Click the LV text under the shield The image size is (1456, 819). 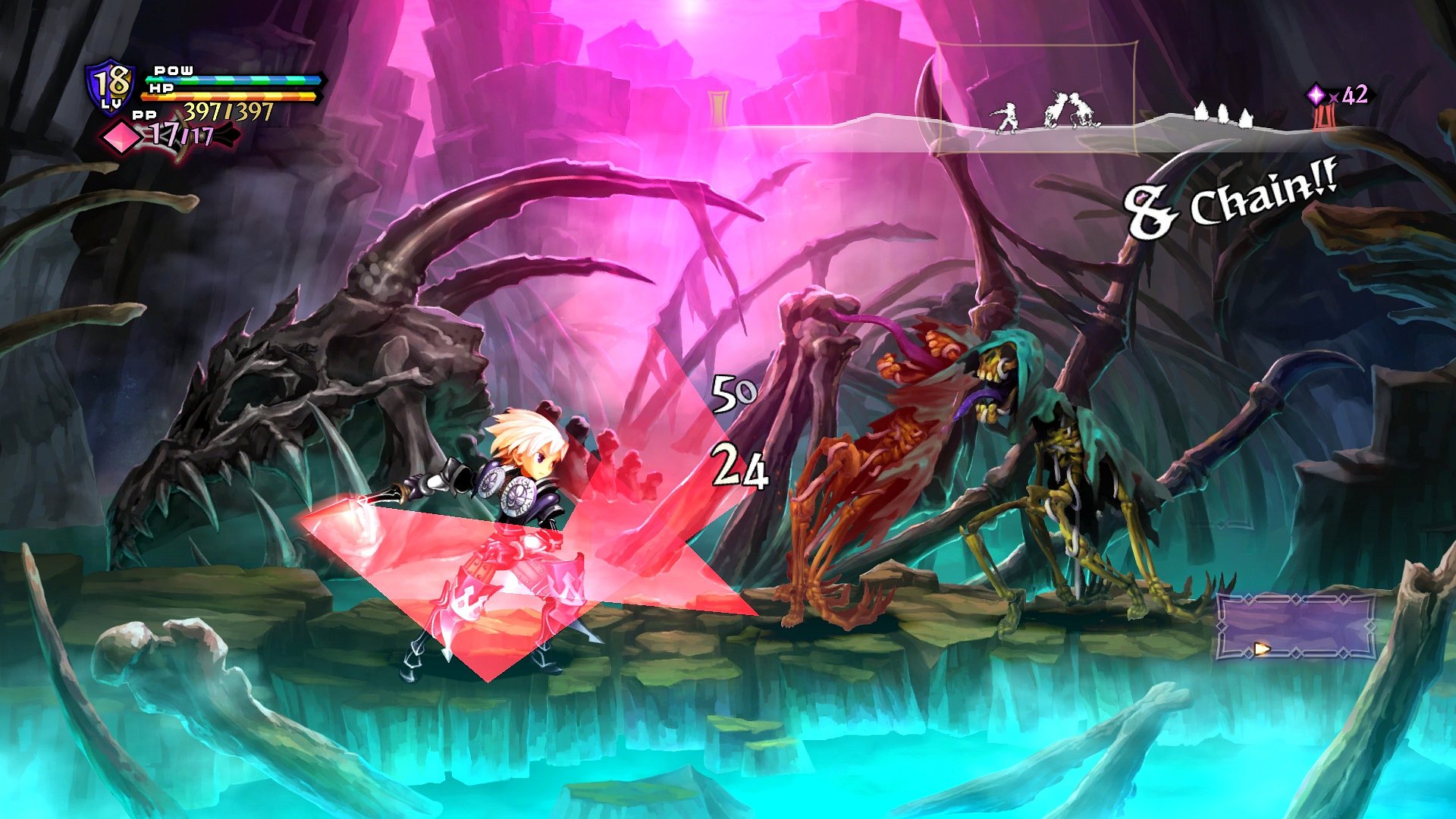111,104
